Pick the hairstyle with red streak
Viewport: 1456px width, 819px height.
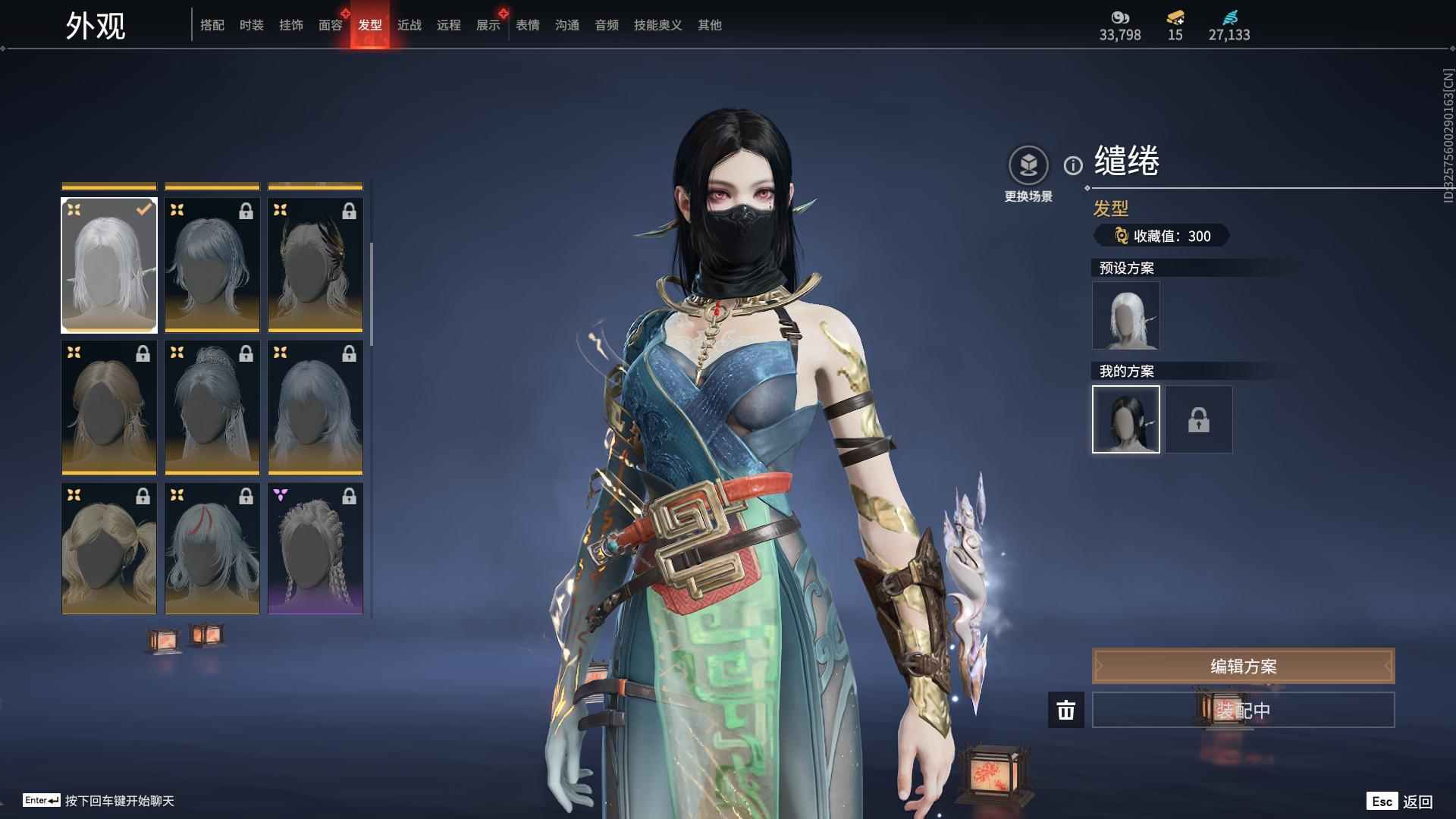tap(212, 548)
